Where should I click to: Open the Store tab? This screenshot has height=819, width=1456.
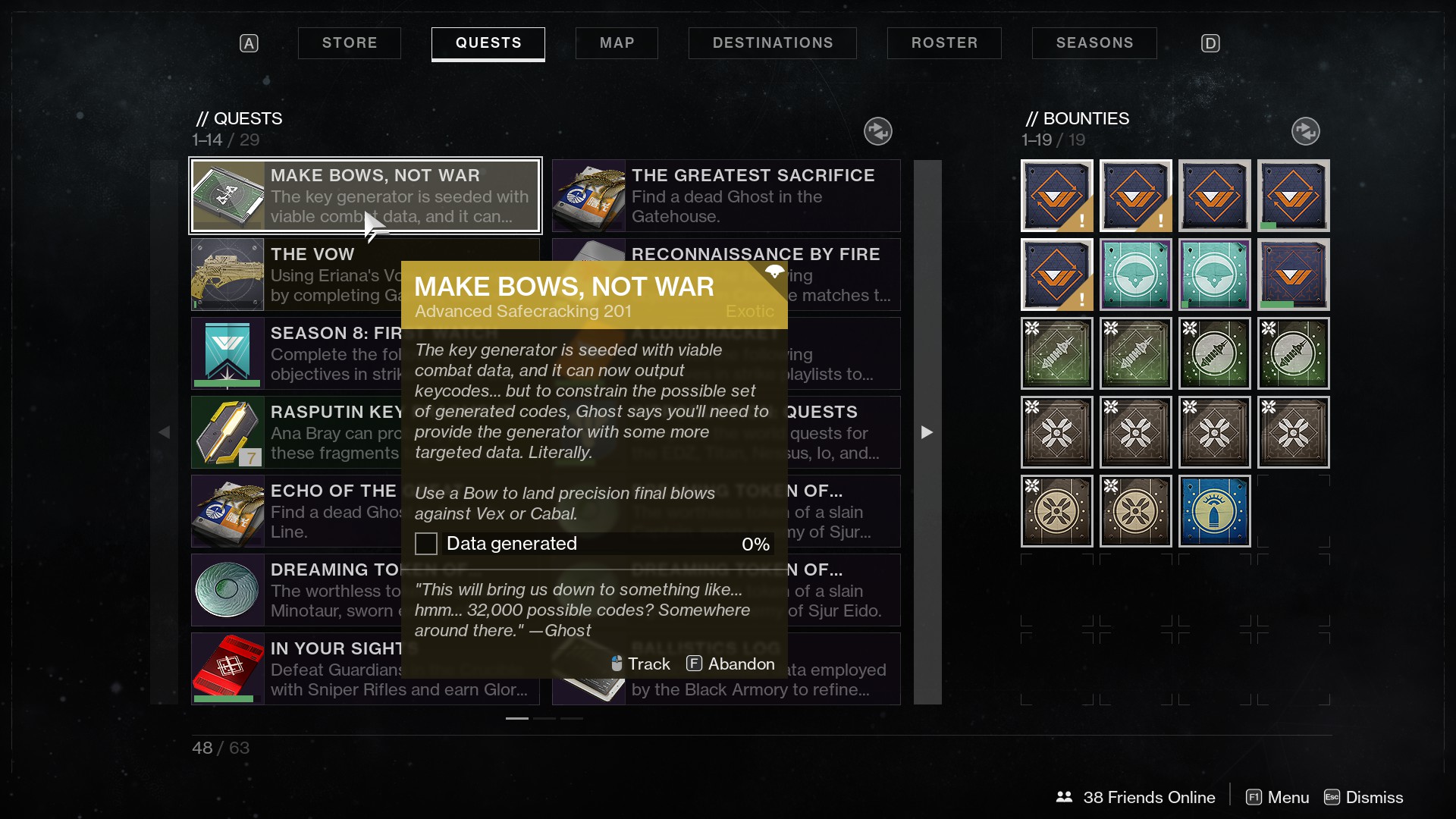[x=349, y=43]
